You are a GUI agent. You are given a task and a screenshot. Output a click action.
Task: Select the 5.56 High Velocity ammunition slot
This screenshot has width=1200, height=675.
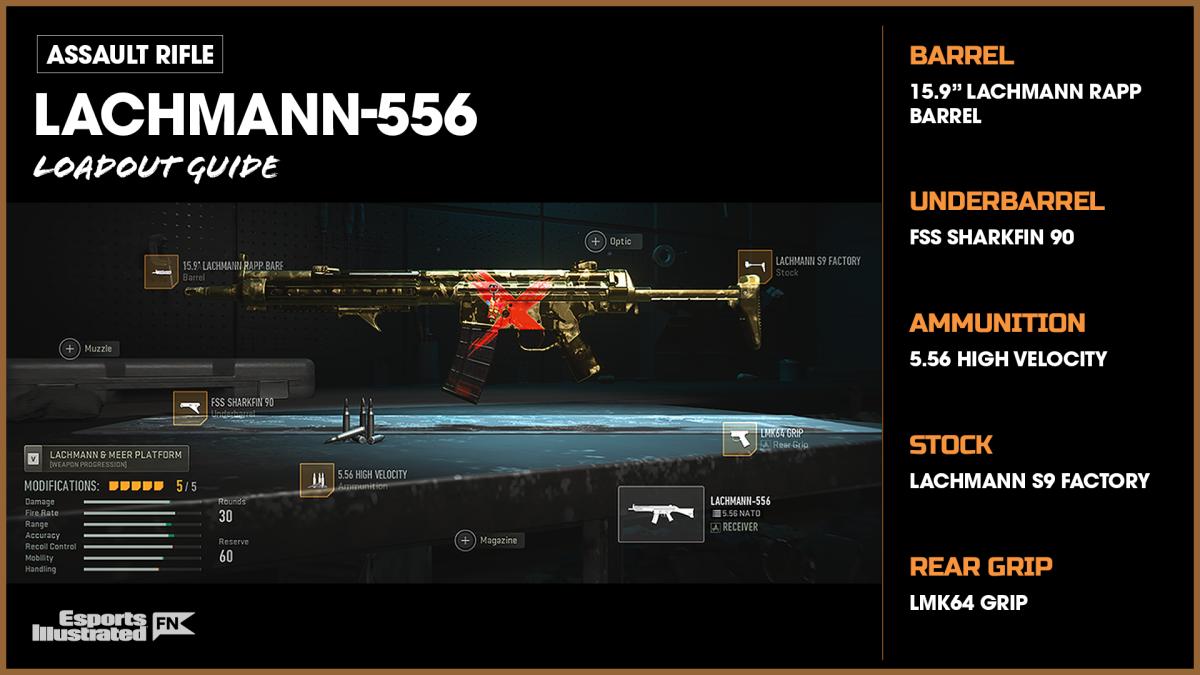(x=317, y=480)
